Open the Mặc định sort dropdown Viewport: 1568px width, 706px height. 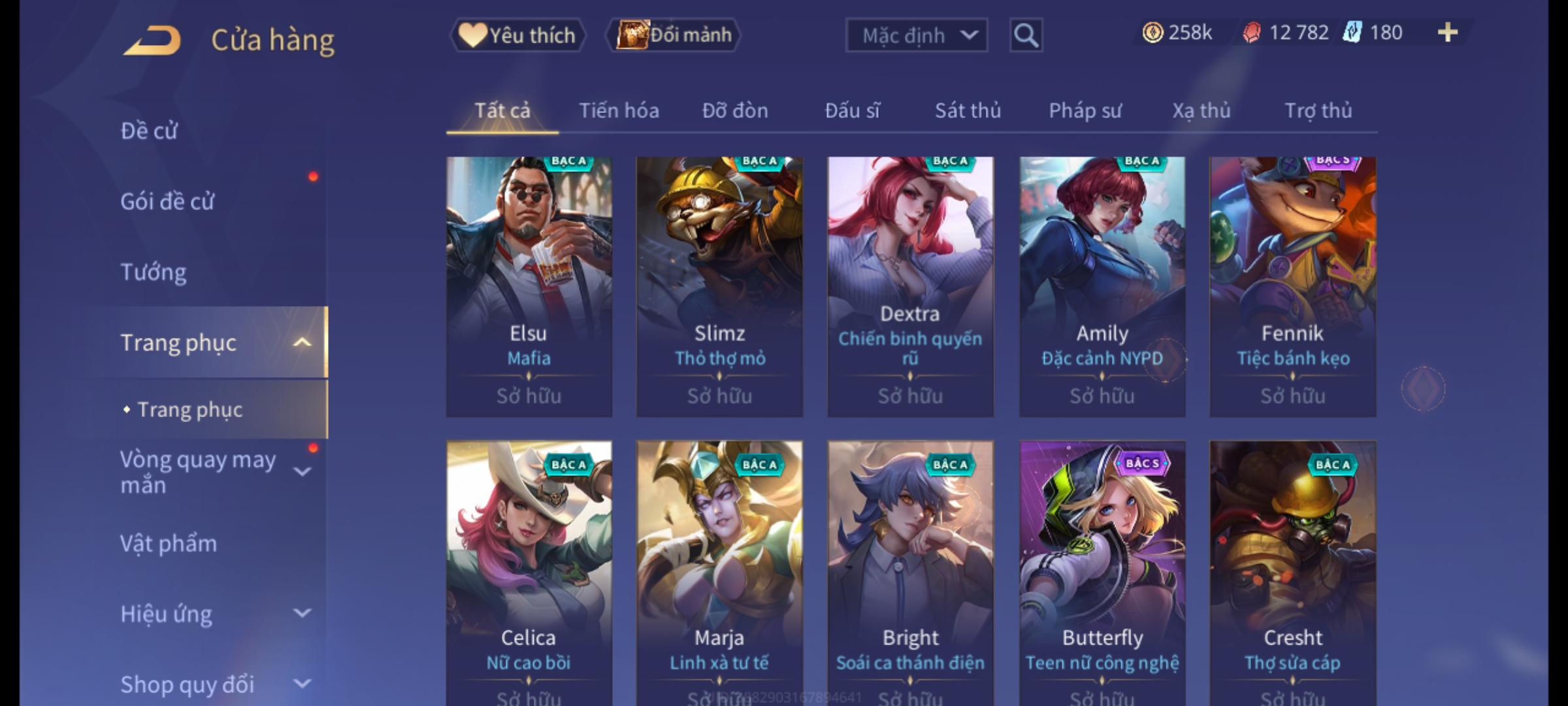coord(916,35)
